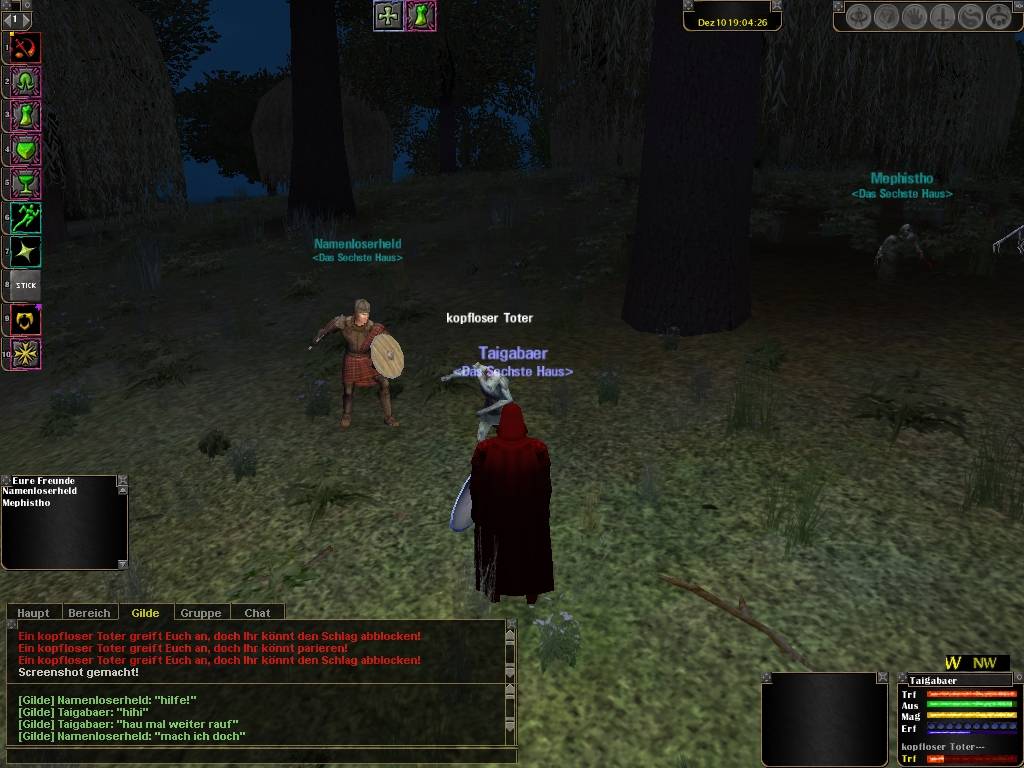The image size is (1024, 768).
Task: Switch to the Haupt chat tab
Action: point(33,613)
